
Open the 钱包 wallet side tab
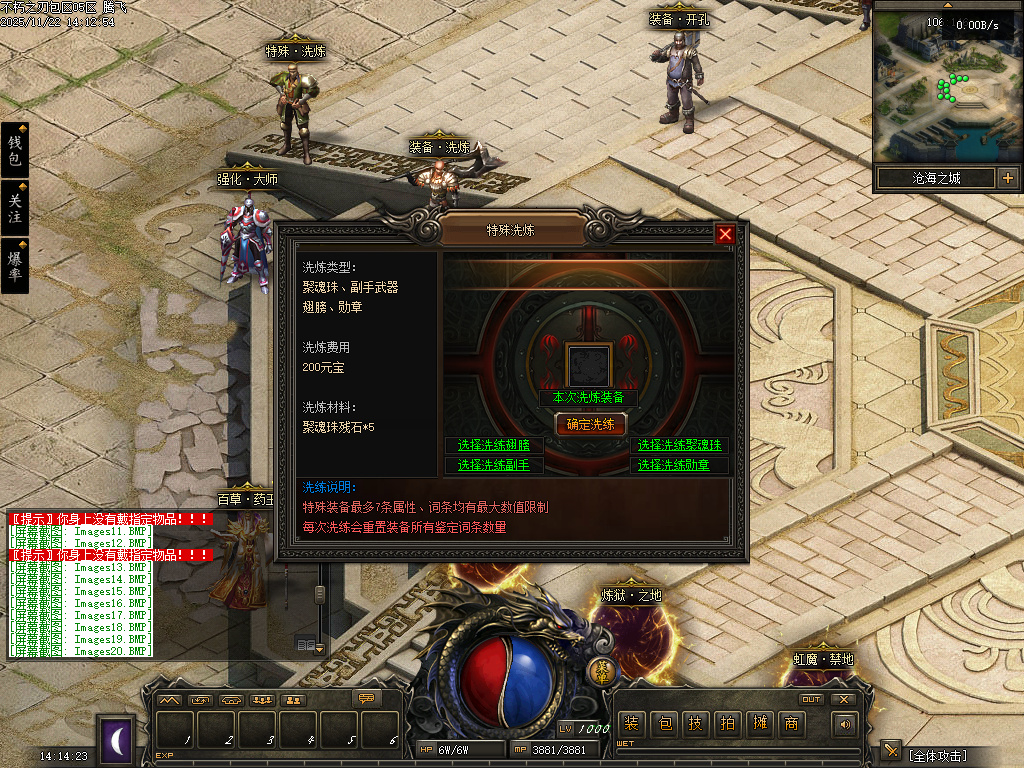coord(15,150)
